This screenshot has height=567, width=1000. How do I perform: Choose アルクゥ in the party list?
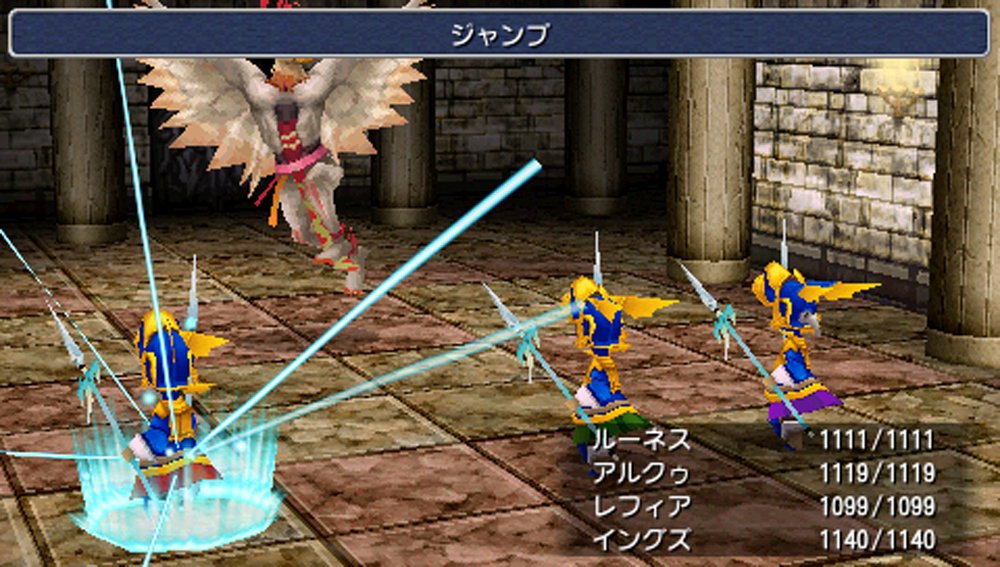click(641, 473)
